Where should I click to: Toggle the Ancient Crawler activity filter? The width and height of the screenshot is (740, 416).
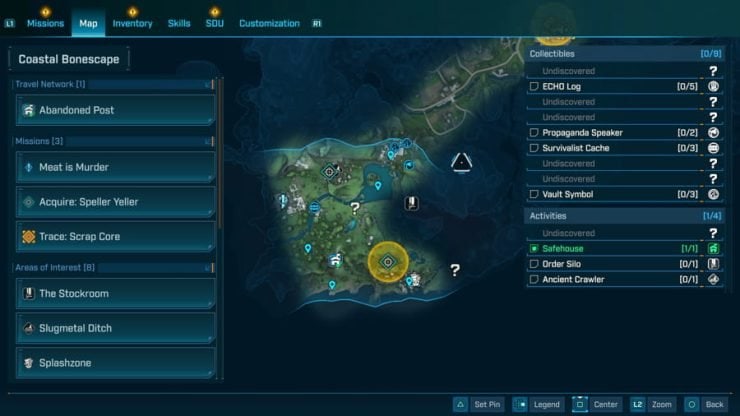point(535,279)
